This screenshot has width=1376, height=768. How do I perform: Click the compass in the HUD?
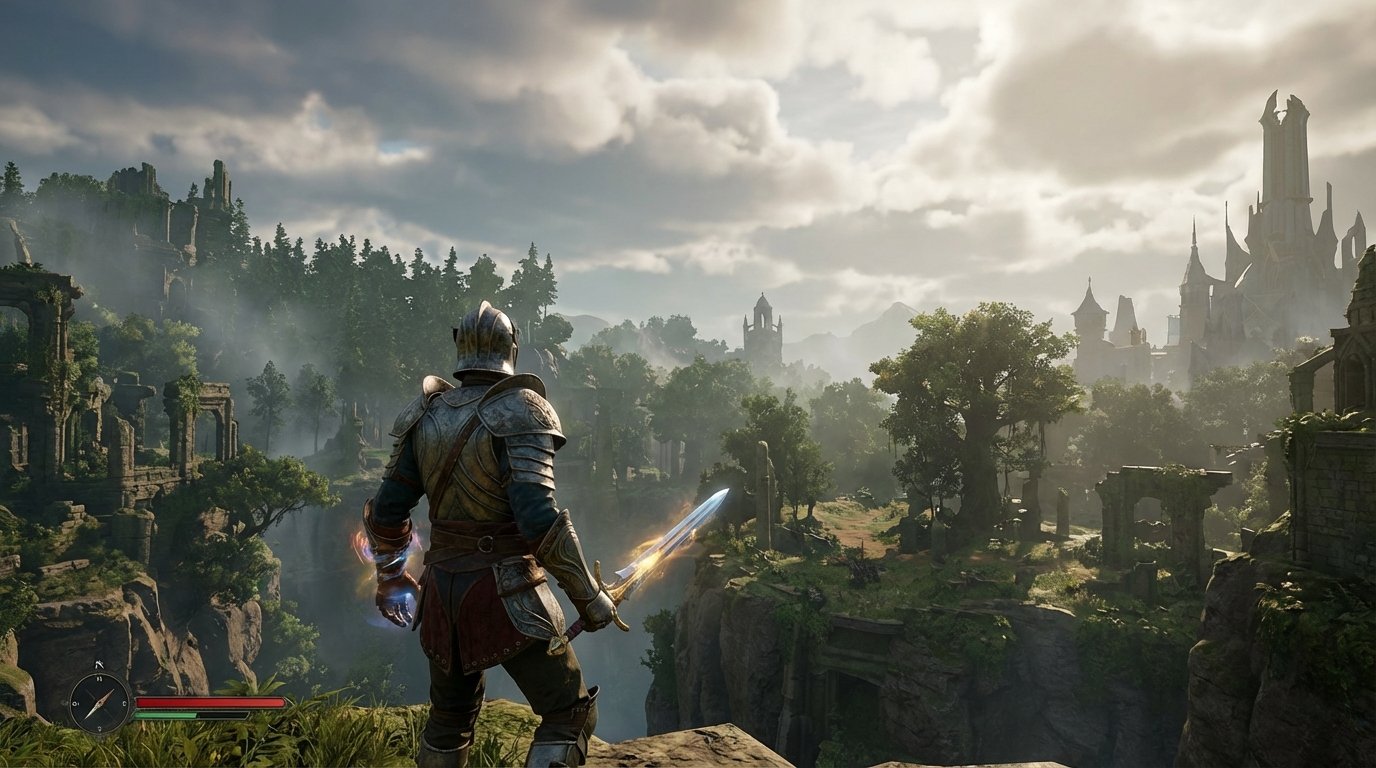pyautogui.click(x=101, y=702)
